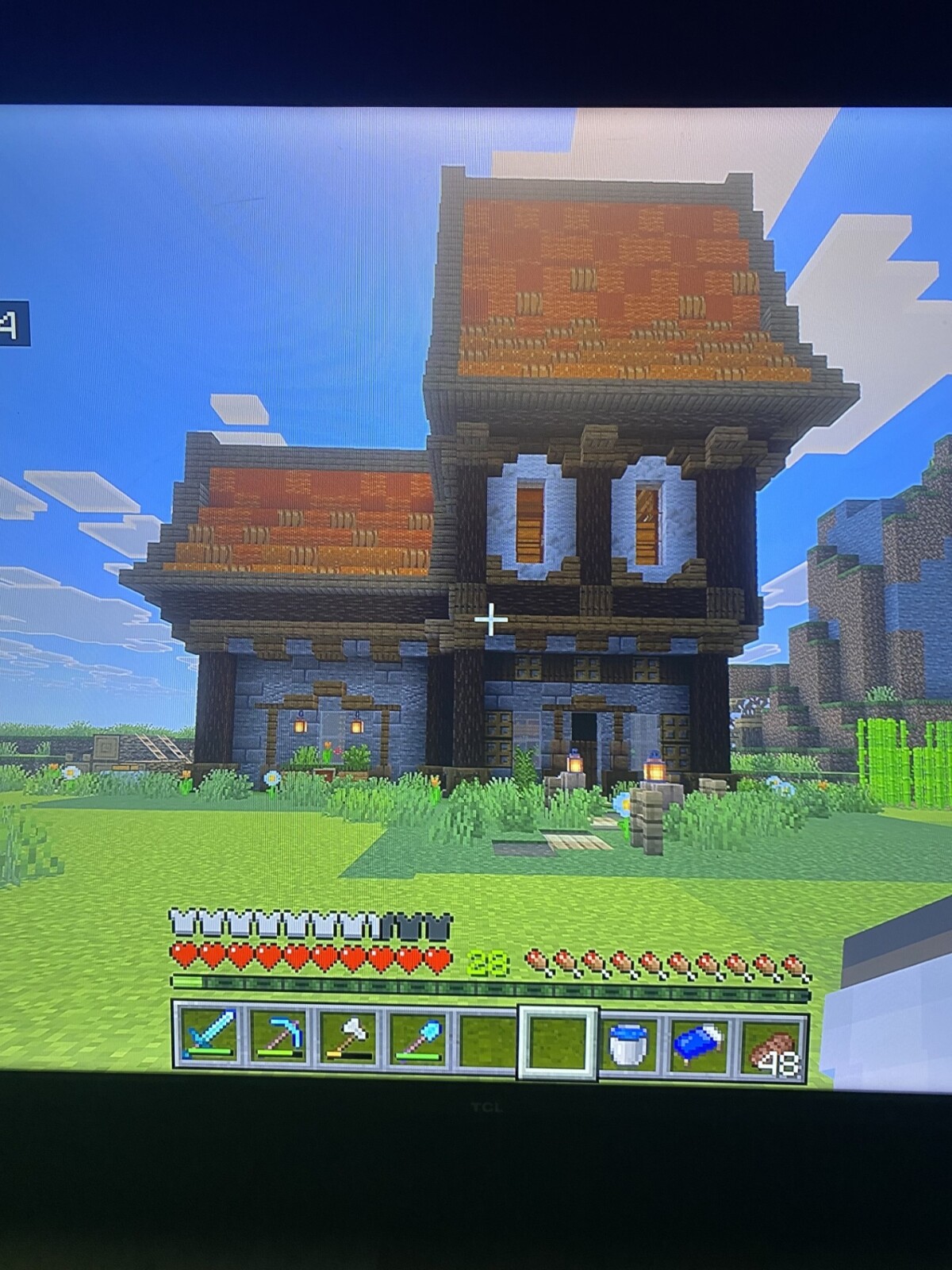Select the water bucket hotbar slot
This screenshot has height=1270, width=952.
[x=628, y=1042]
